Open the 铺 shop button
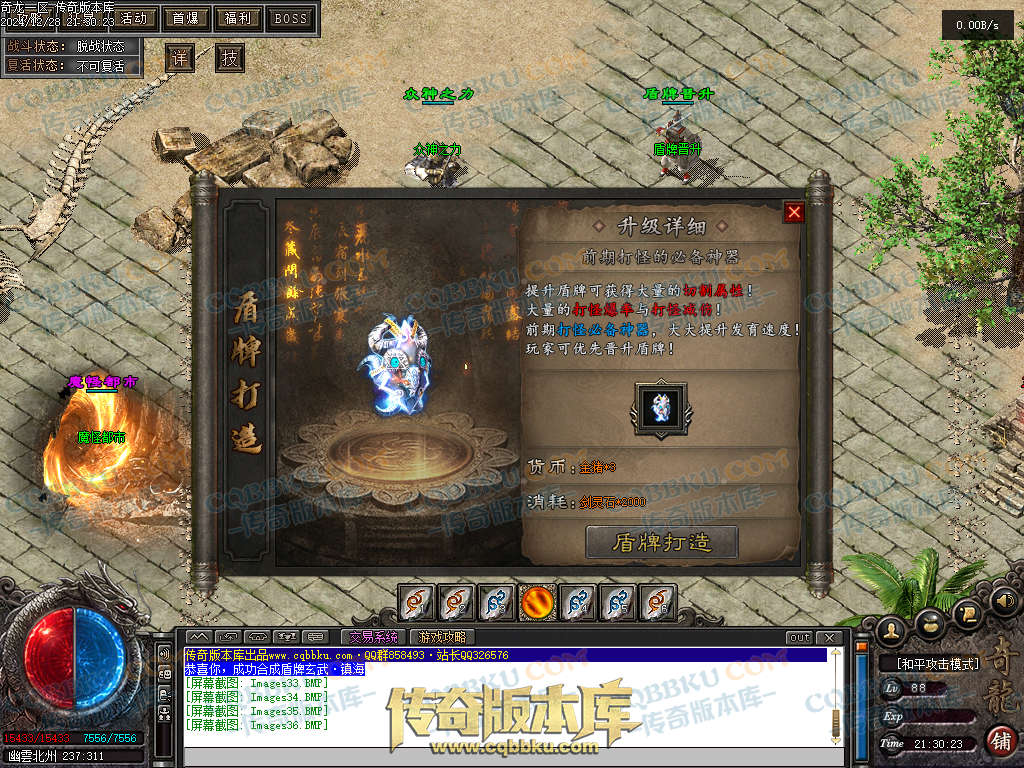Image resolution: width=1024 pixels, height=768 pixels. pyautogui.click(x=1000, y=740)
